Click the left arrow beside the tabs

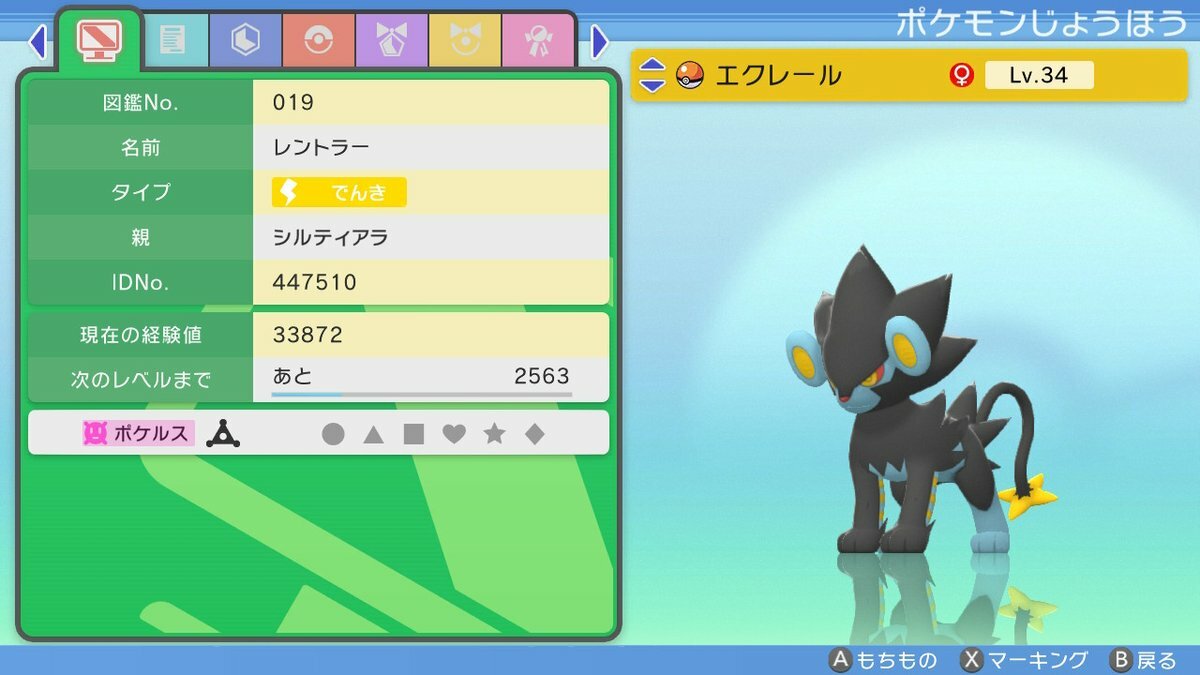pos(38,41)
